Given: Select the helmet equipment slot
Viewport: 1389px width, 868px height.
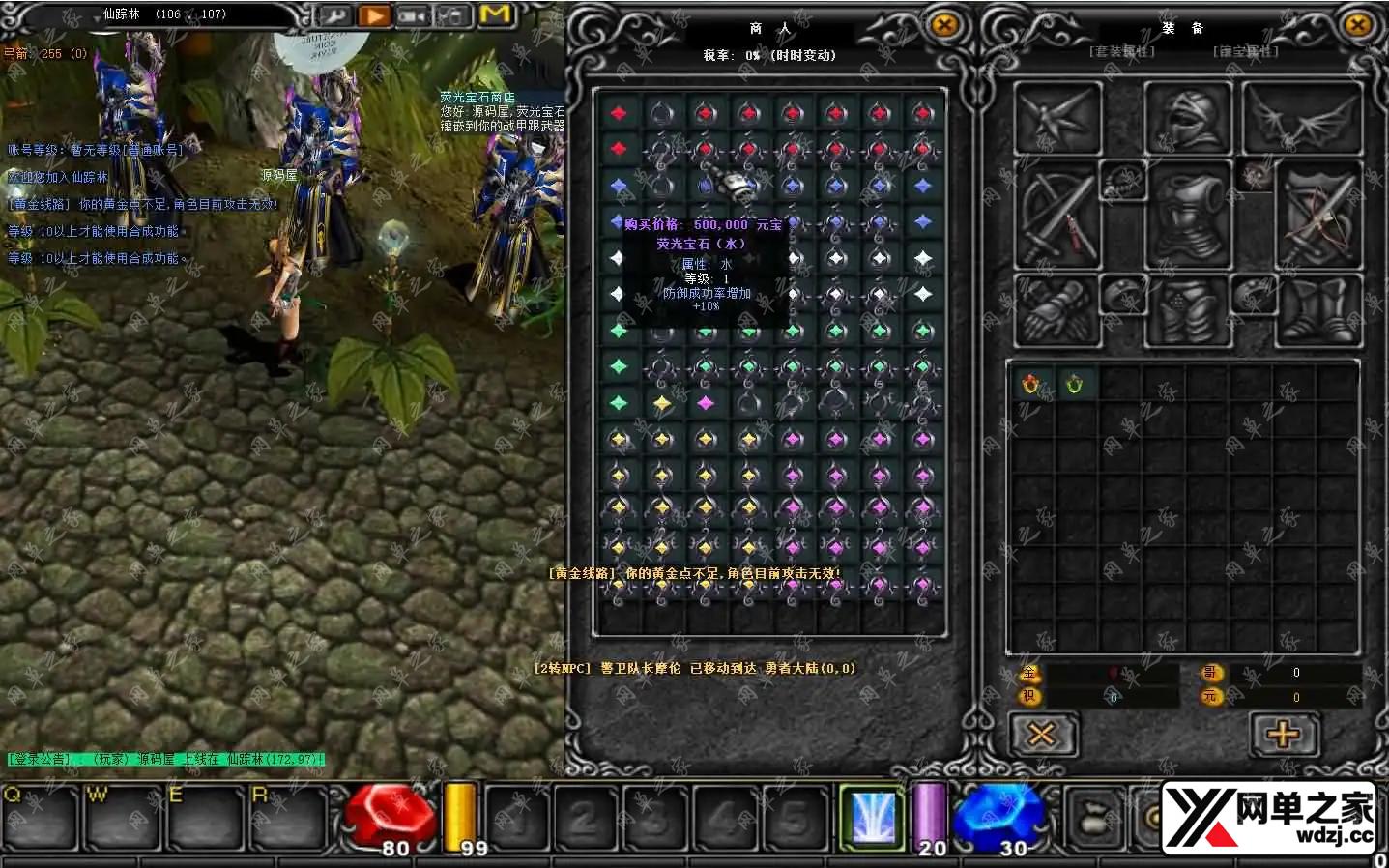Looking at the screenshot, I should pos(1187,117).
